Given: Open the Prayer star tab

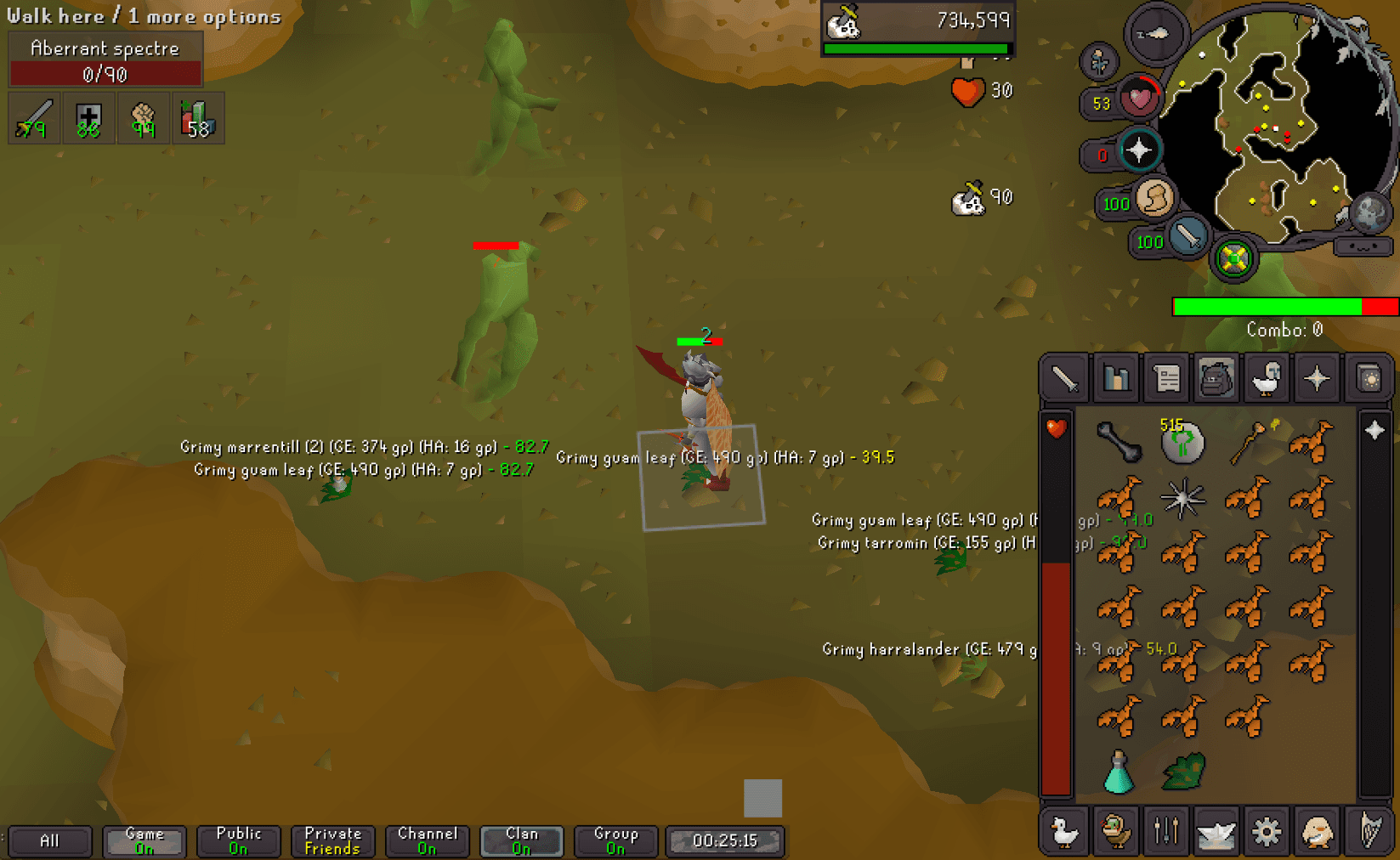Looking at the screenshot, I should pos(1317,378).
